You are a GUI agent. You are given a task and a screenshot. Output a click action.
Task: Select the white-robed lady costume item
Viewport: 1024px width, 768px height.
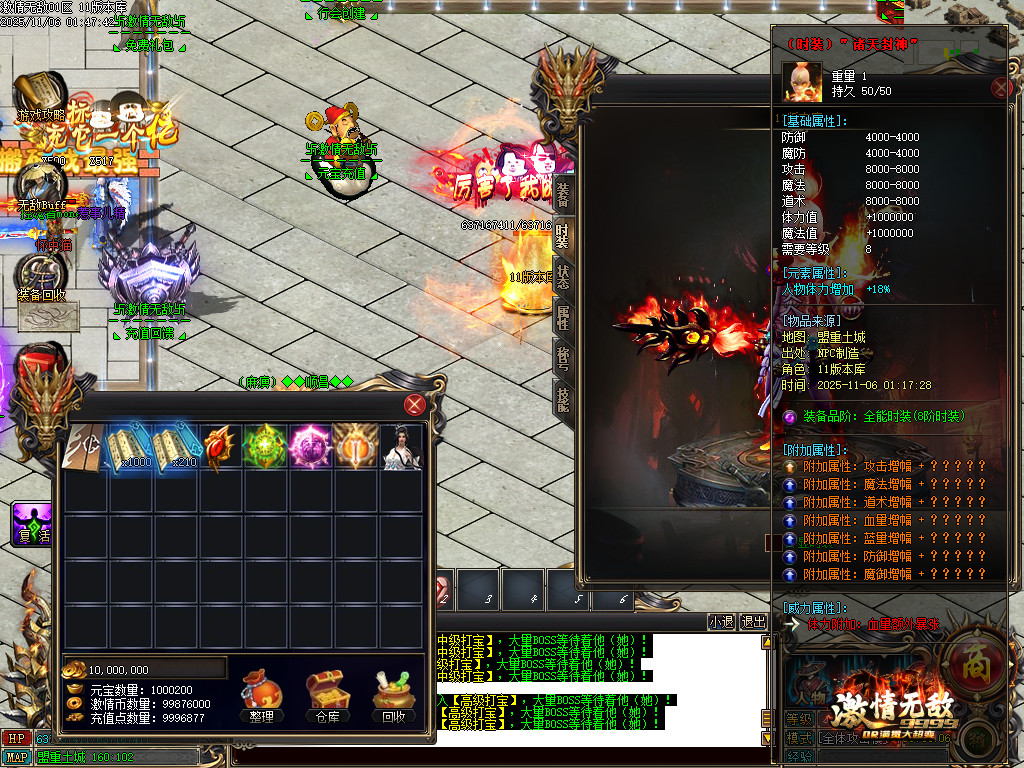point(401,447)
